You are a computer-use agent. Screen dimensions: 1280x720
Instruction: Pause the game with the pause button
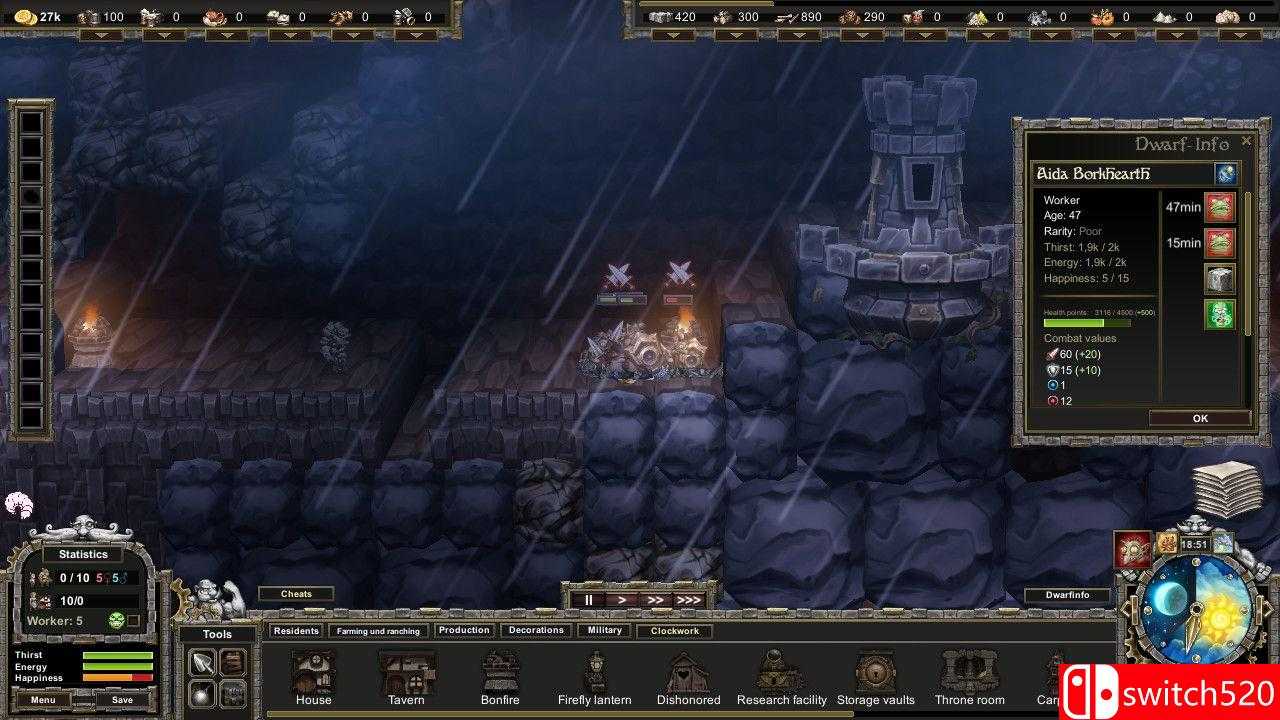click(x=588, y=600)
